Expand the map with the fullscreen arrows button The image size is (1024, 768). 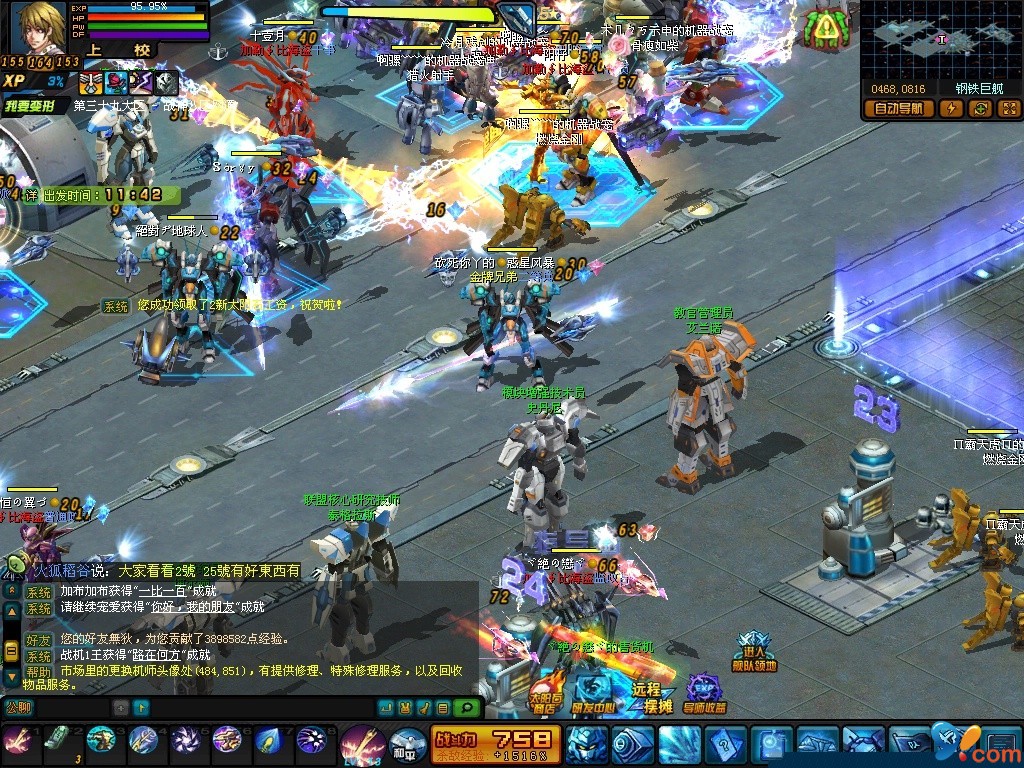pyautogui.click(x=1007, y=109)
